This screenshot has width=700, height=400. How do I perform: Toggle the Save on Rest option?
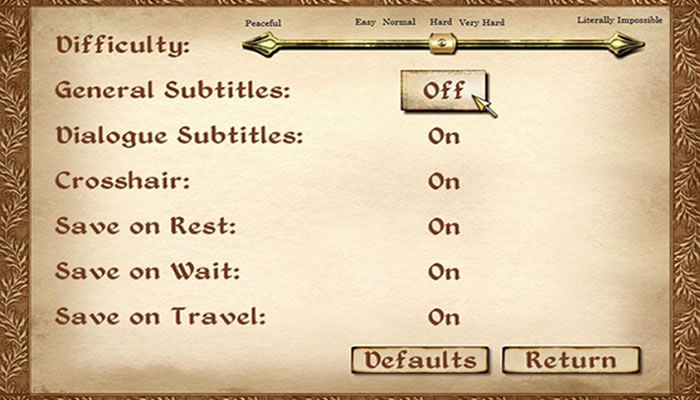443,227
